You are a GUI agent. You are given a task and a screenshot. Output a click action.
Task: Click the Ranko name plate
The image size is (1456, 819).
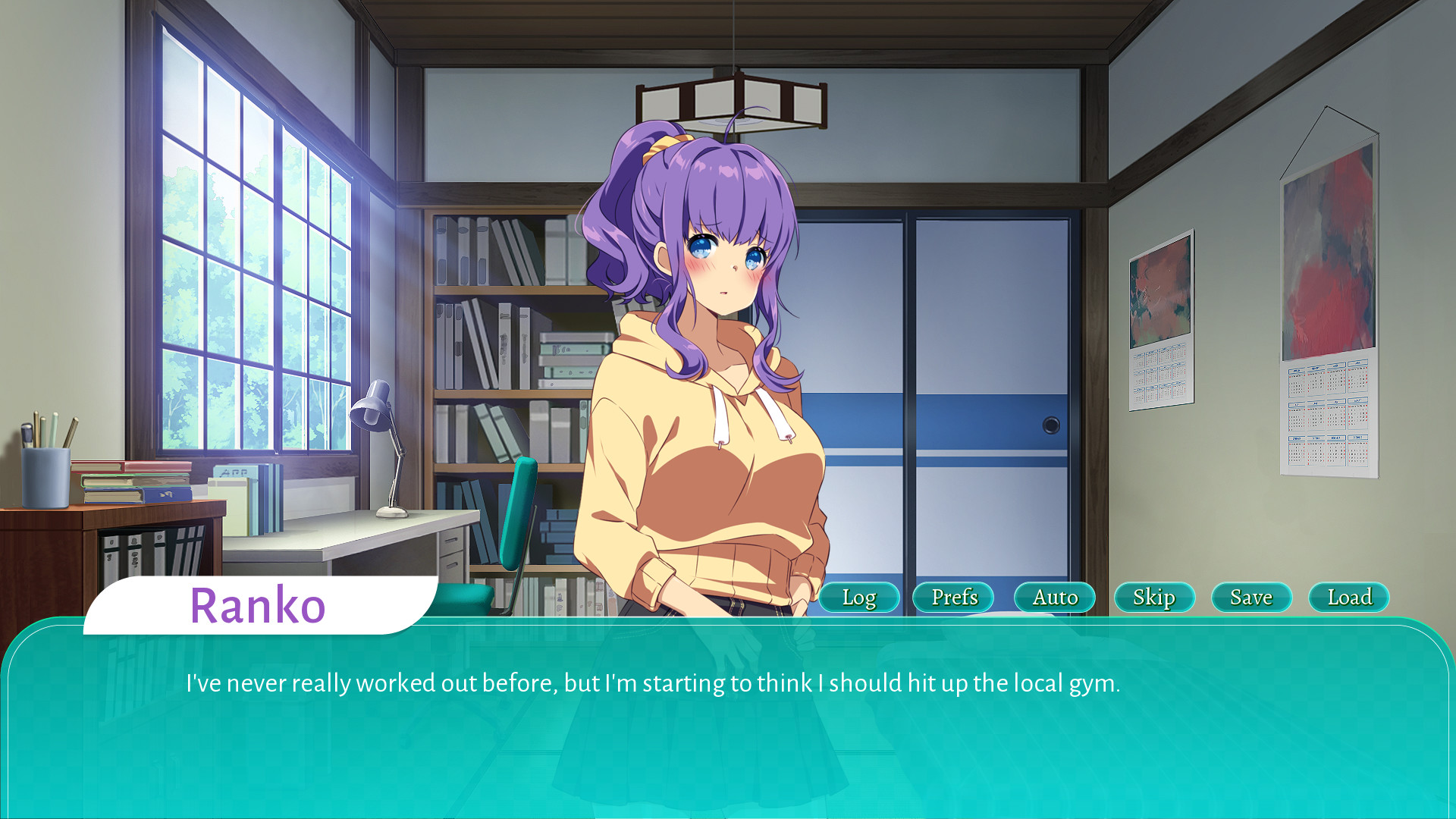[x=258, y=605]
